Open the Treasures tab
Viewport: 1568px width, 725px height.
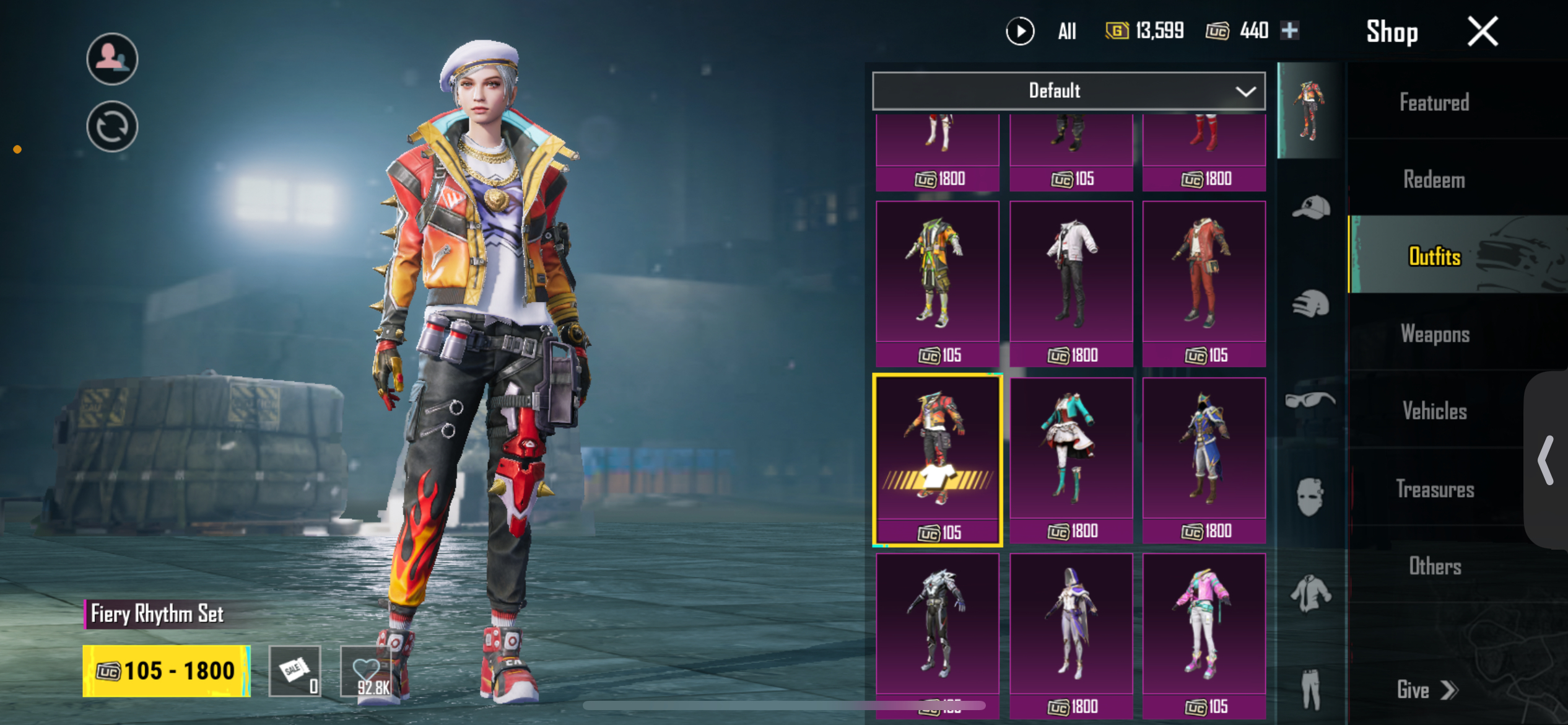tap(1434, 489)
